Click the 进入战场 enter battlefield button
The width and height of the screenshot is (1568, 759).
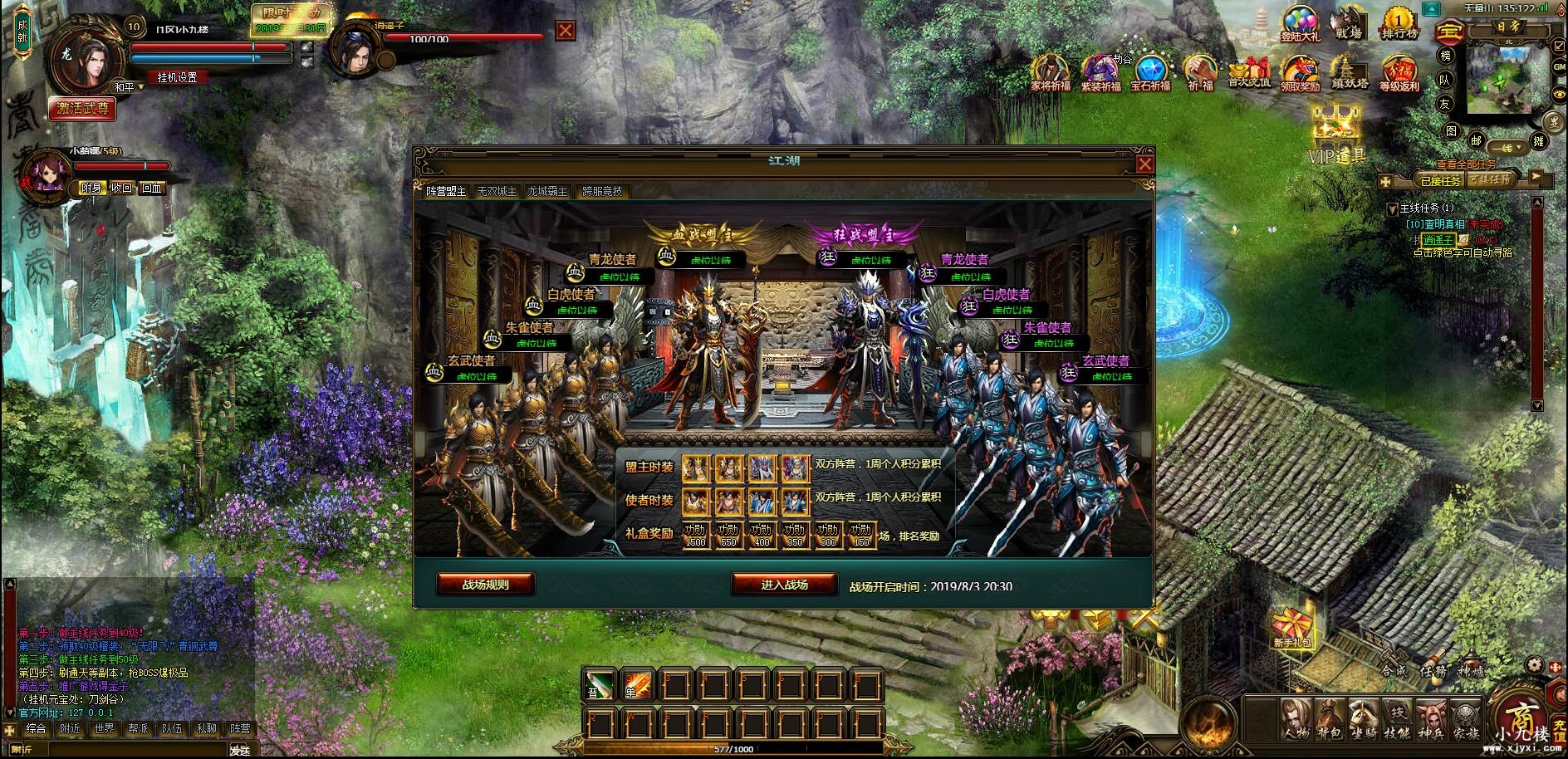pos(785,582)
